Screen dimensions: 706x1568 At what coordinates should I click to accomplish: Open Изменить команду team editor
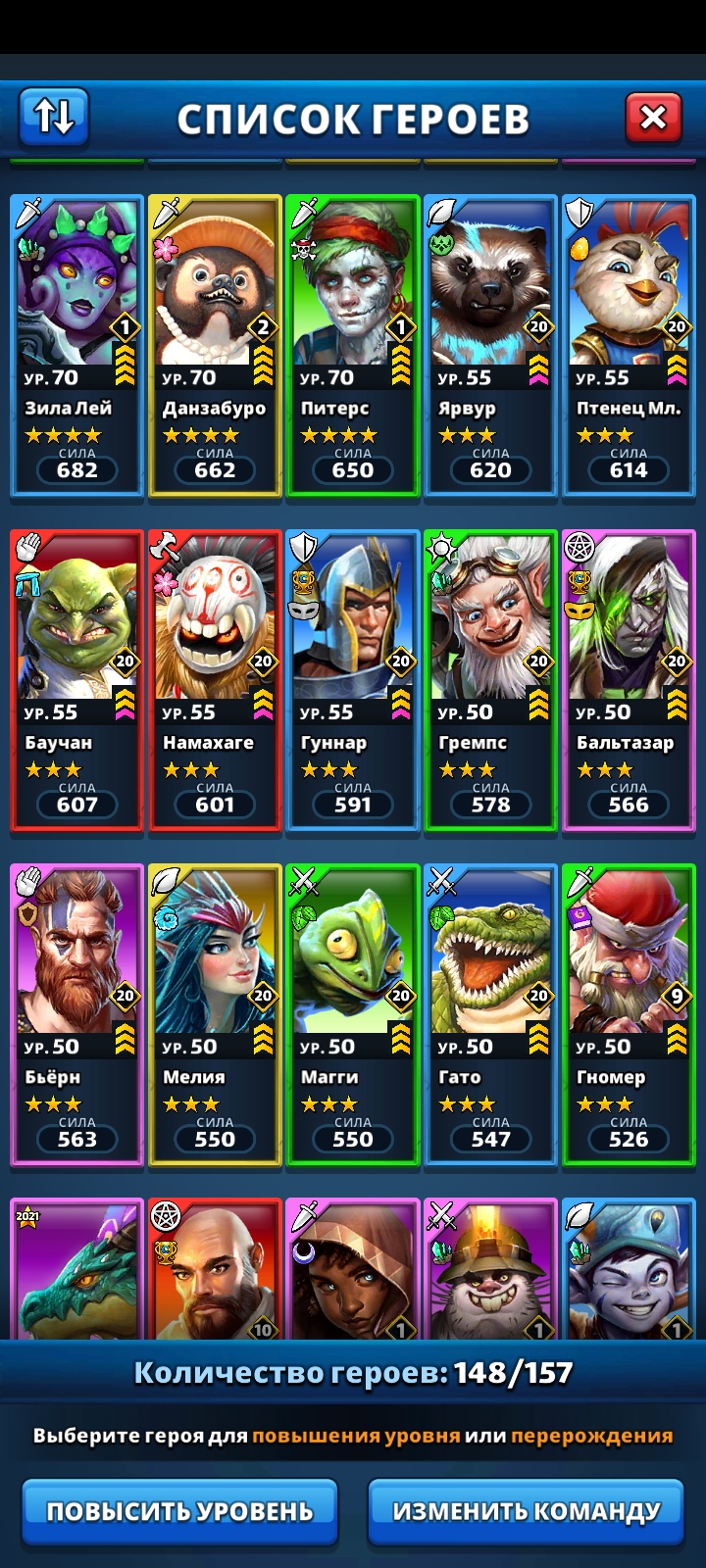click(527, 1511)
